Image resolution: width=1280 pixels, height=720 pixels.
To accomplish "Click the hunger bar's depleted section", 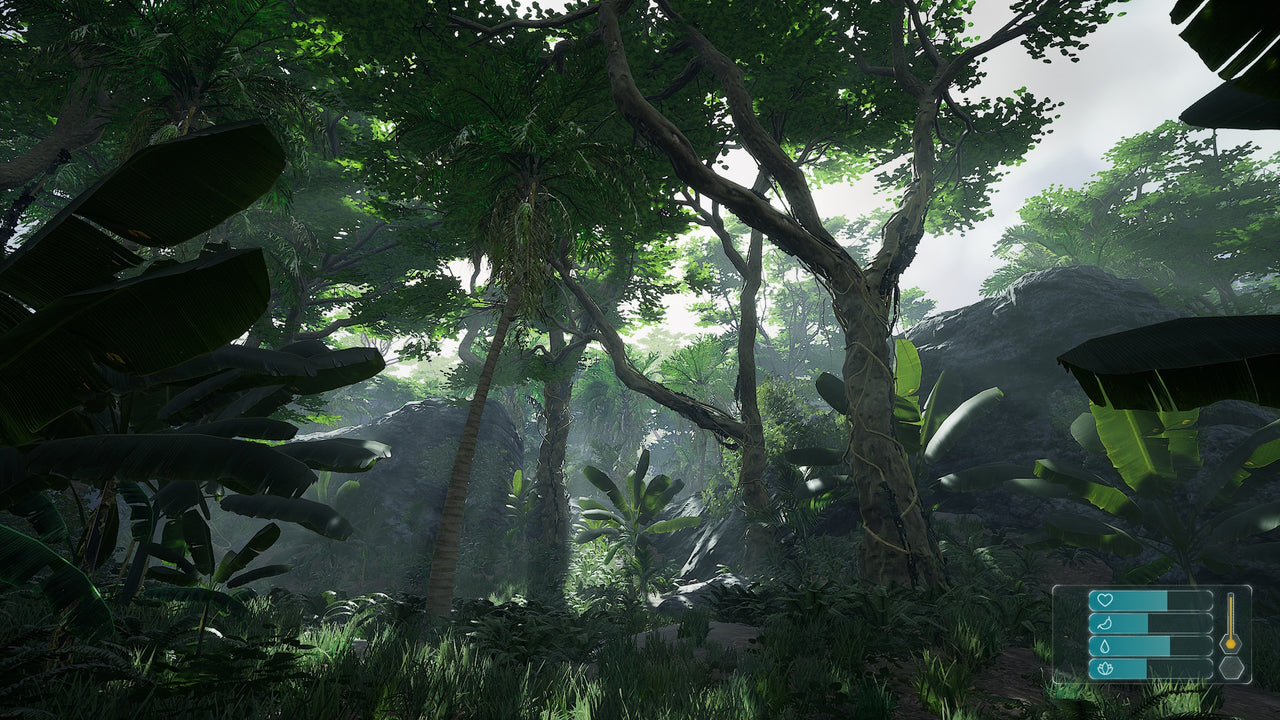I will pyautogui.click(x=1180, y=623).
